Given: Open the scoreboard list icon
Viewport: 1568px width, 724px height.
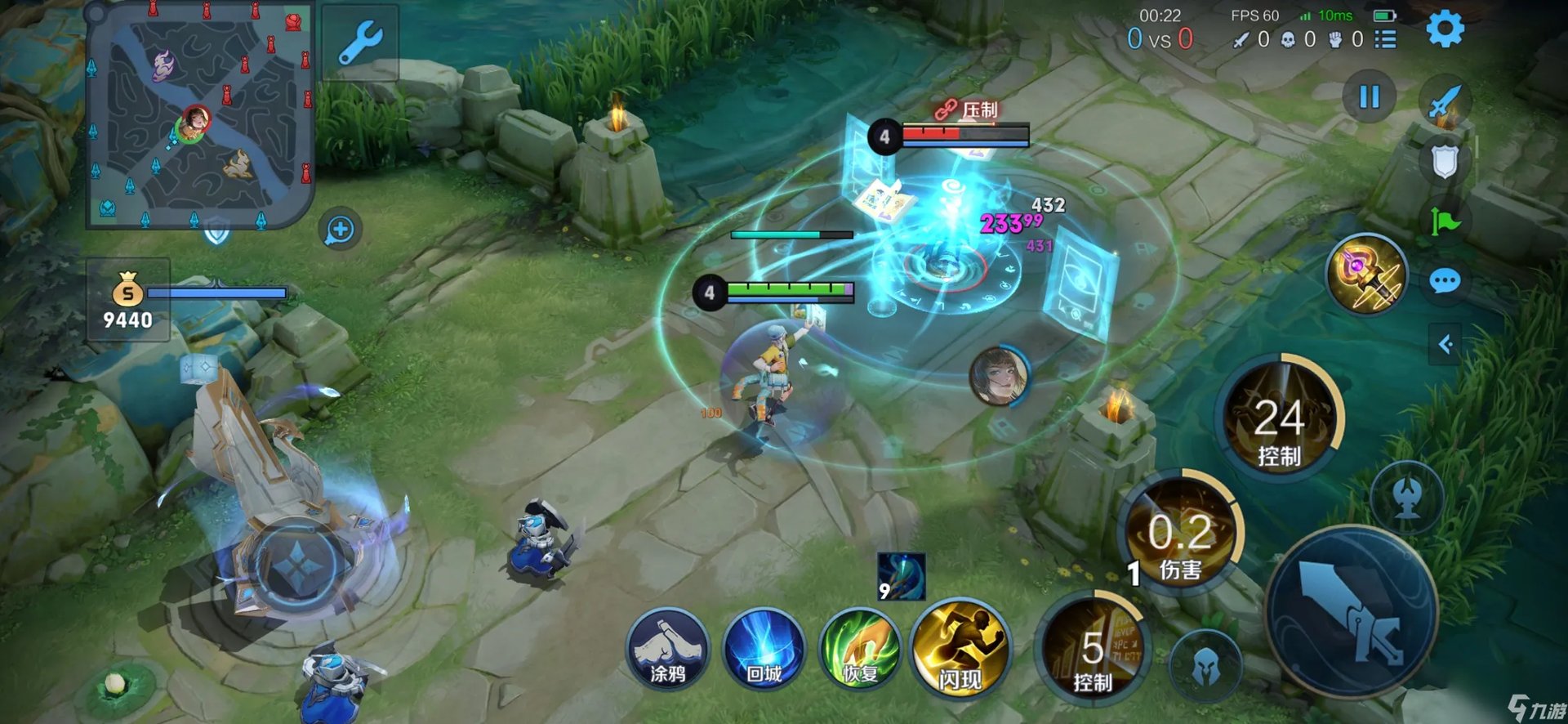Looking at the screenshot, I should (1385, 39).
